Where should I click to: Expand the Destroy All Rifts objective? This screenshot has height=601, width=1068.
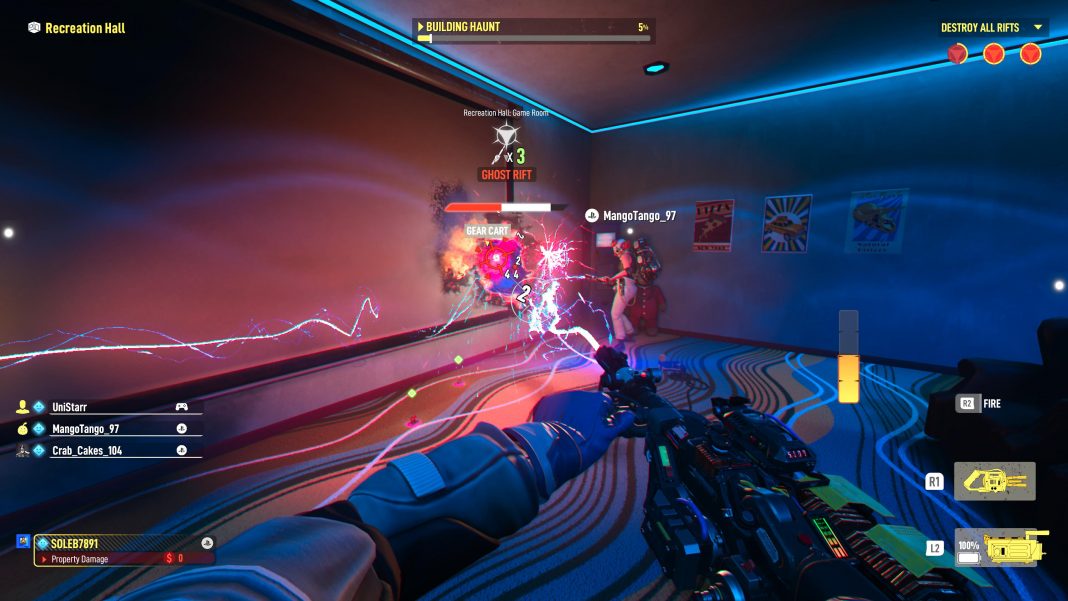(x=1037, y=27)
